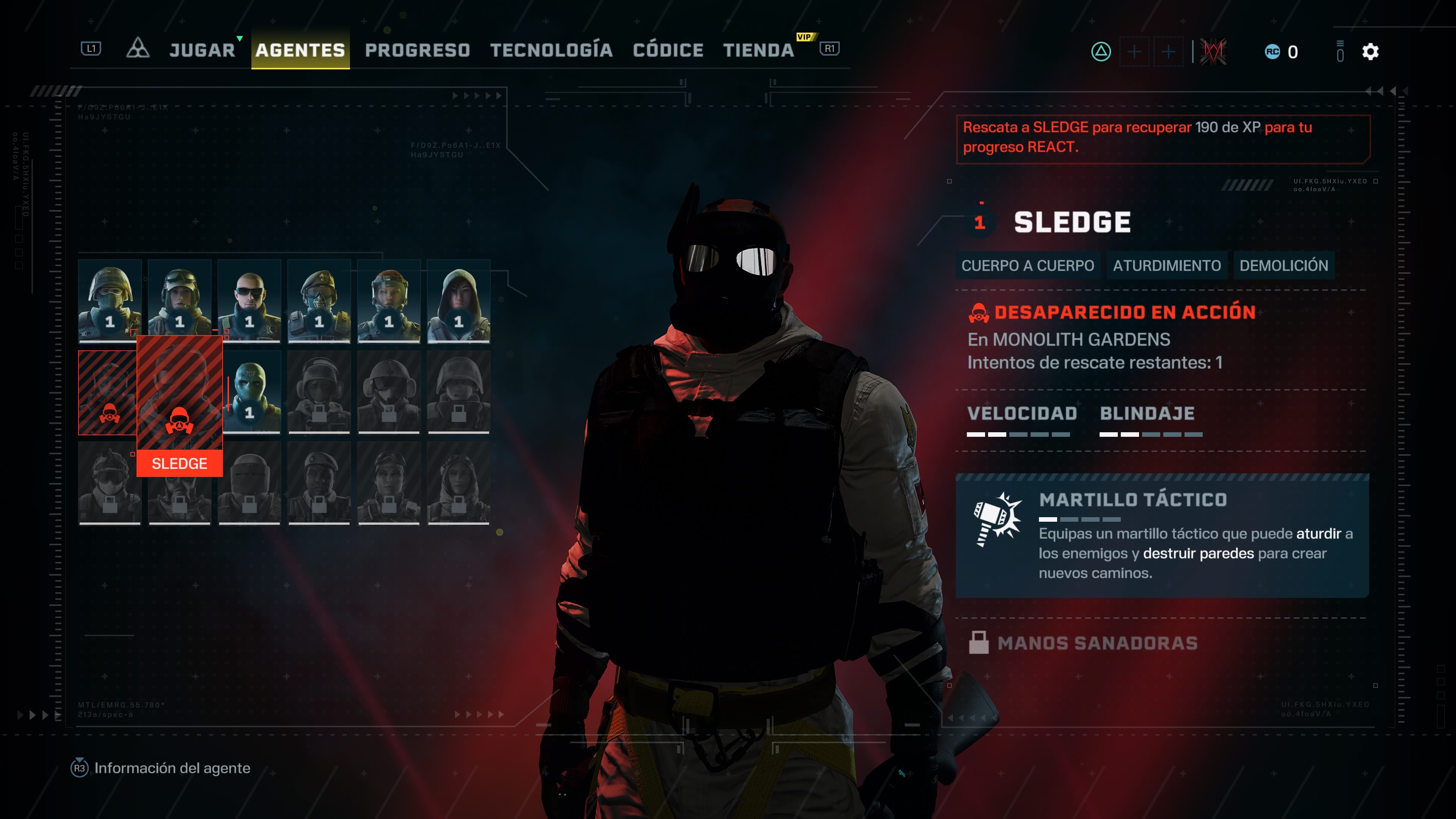Click the triangular REACT logo icon
This screenshot has height=819, width=1456.
click(137, 49)
